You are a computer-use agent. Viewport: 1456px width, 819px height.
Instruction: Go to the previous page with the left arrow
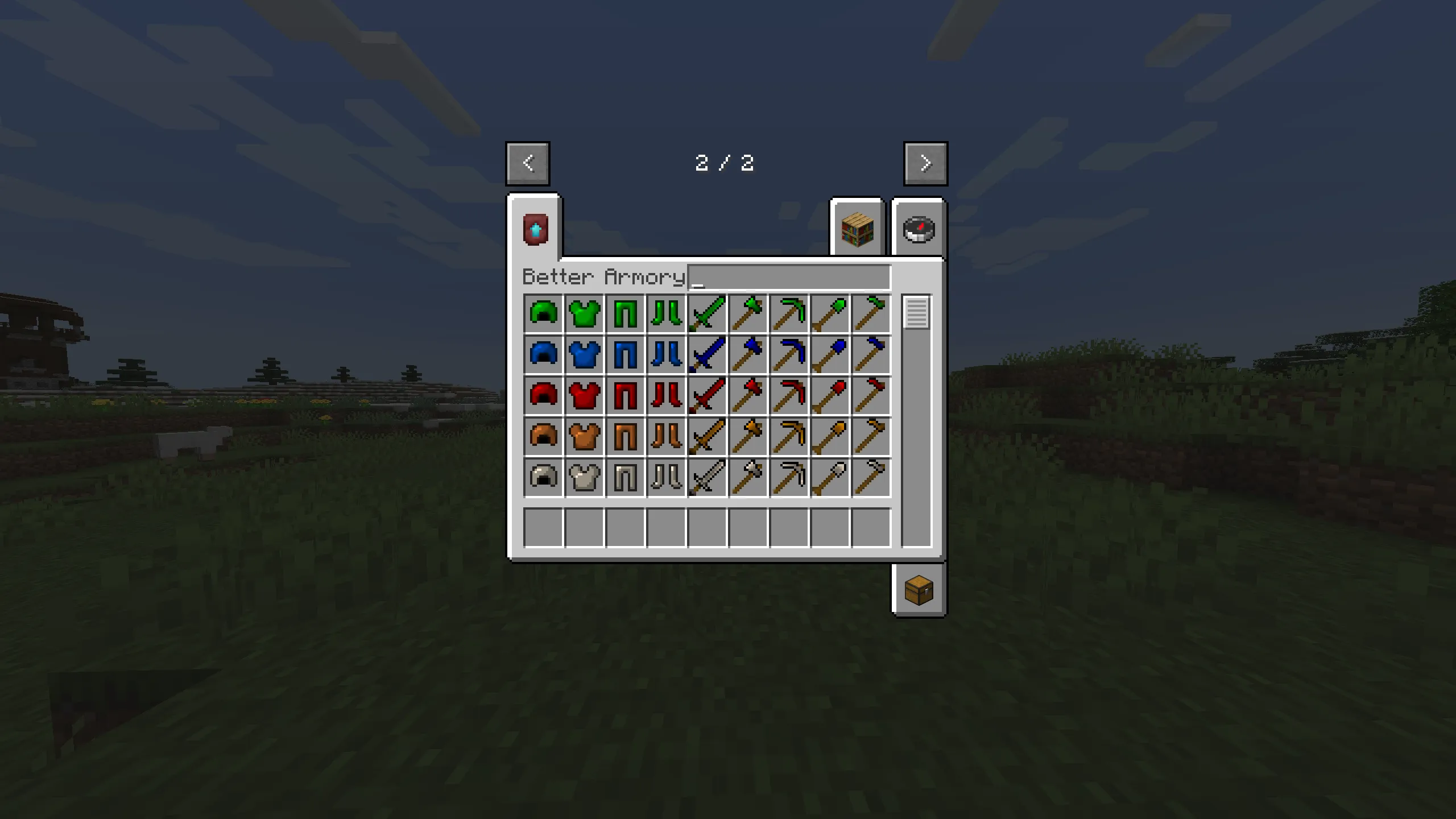click(x=527, y=163)
